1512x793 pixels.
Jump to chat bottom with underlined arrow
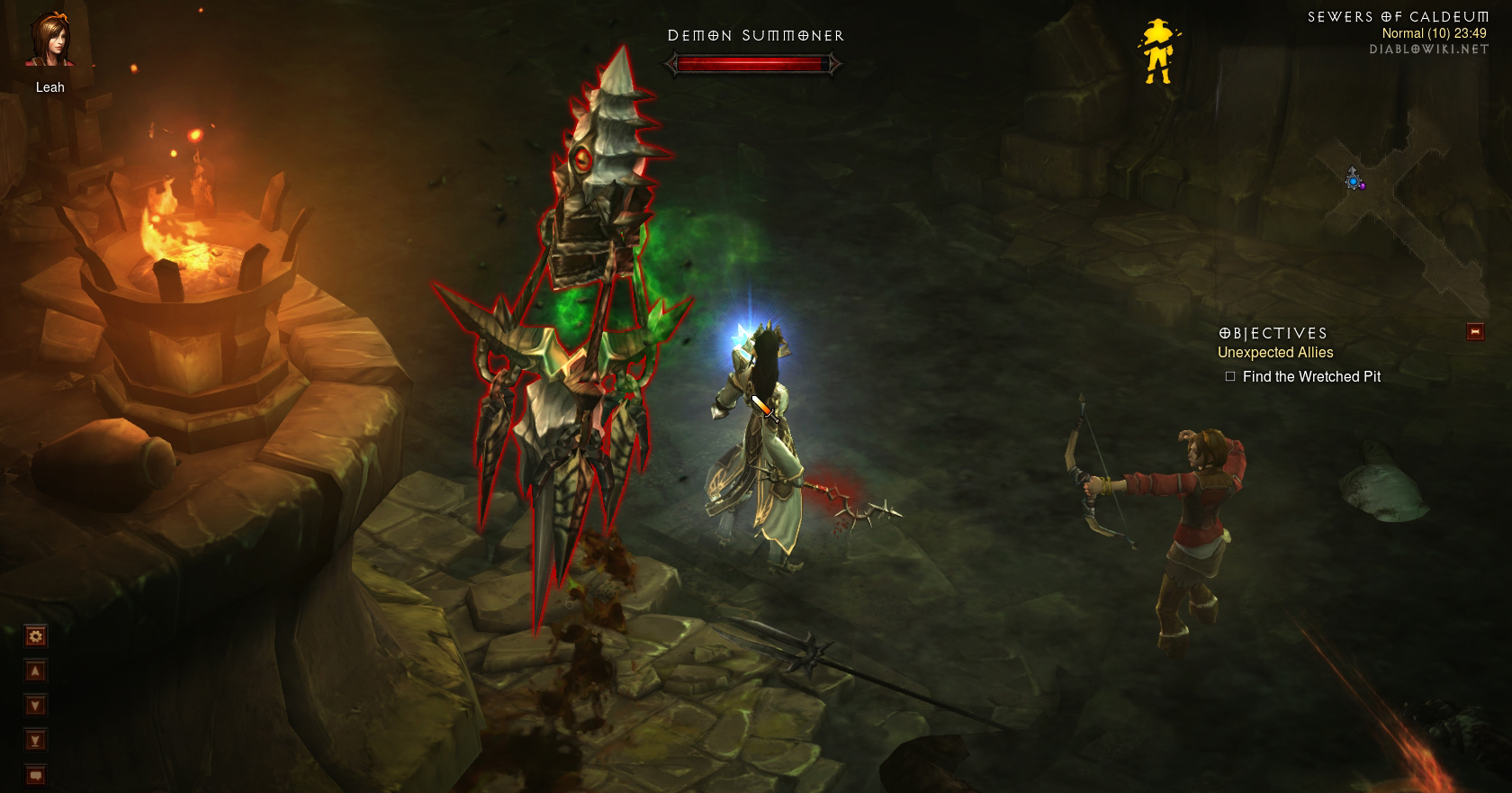click(35, 741)
